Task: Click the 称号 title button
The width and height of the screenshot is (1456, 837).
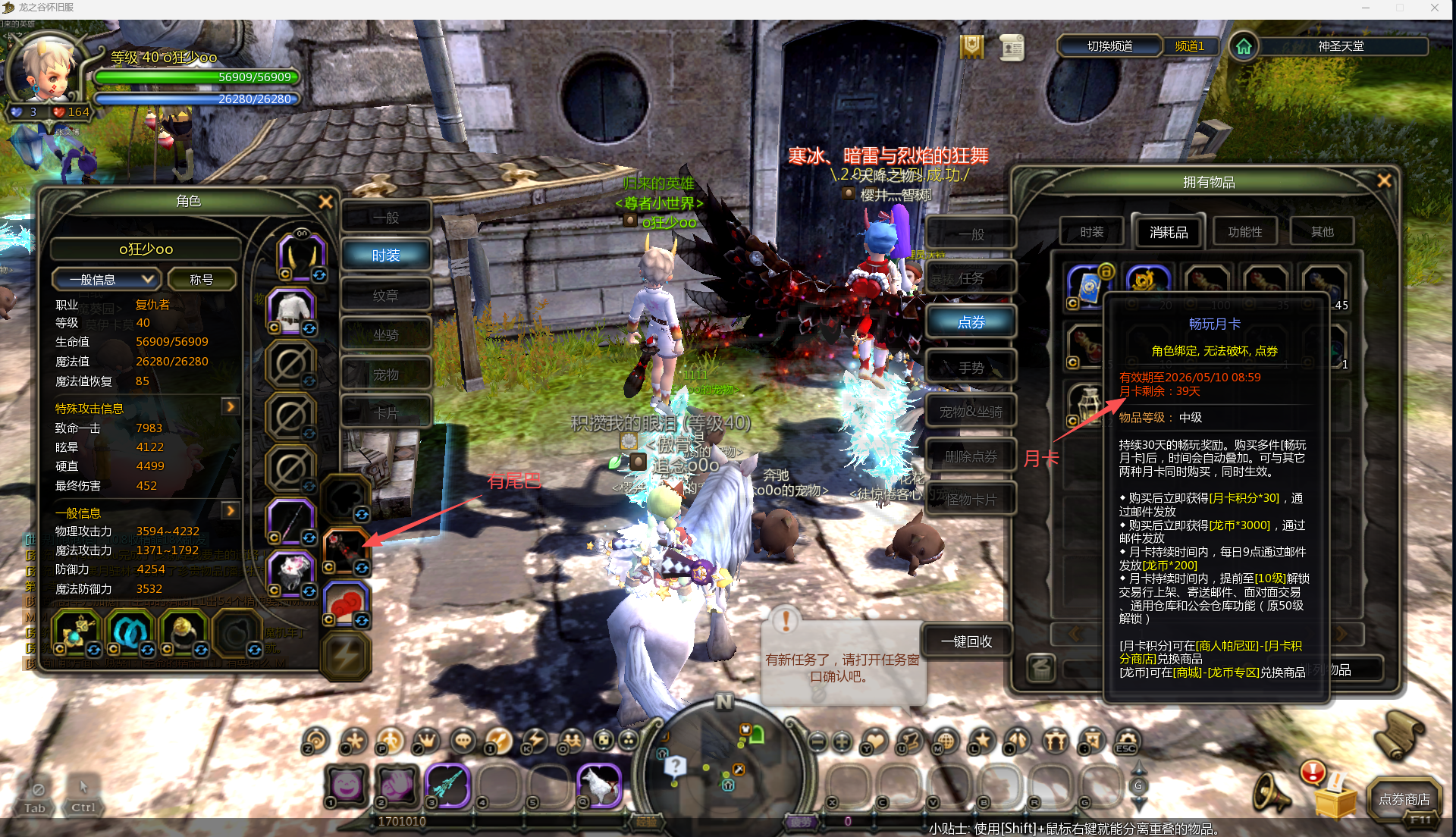Action: click(201, 280)
